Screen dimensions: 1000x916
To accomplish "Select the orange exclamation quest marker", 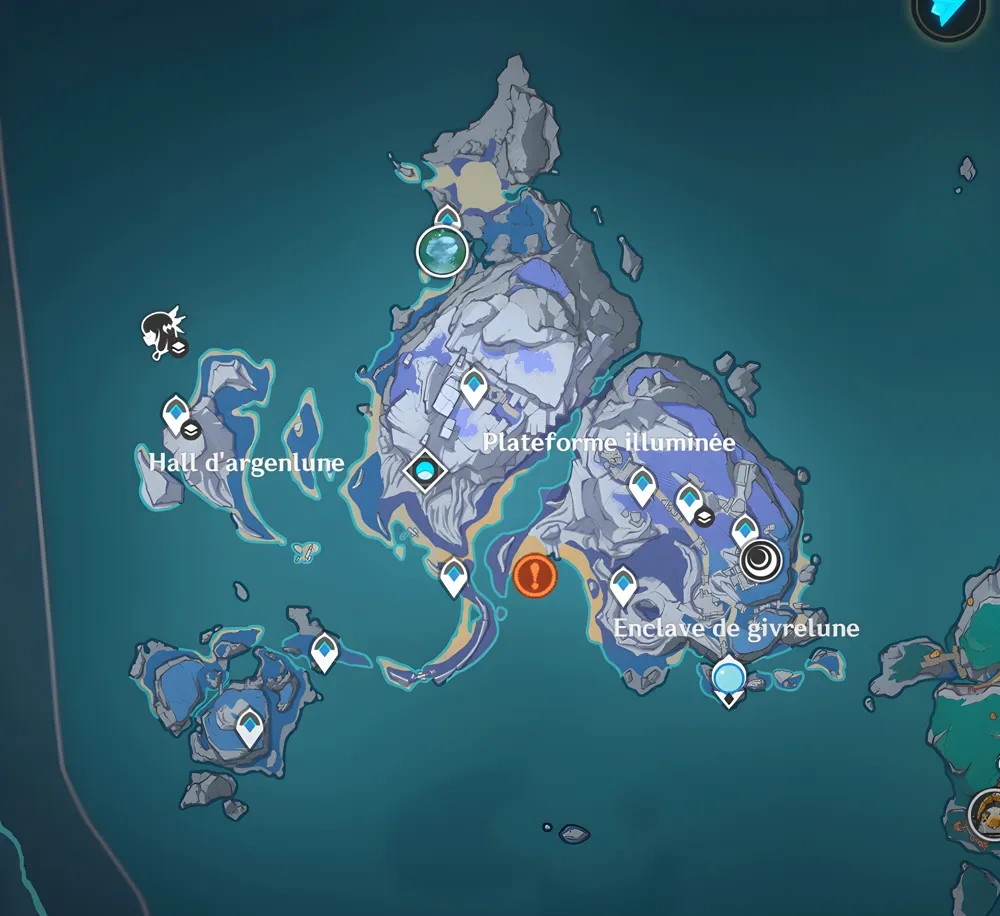I will point(535,575).
